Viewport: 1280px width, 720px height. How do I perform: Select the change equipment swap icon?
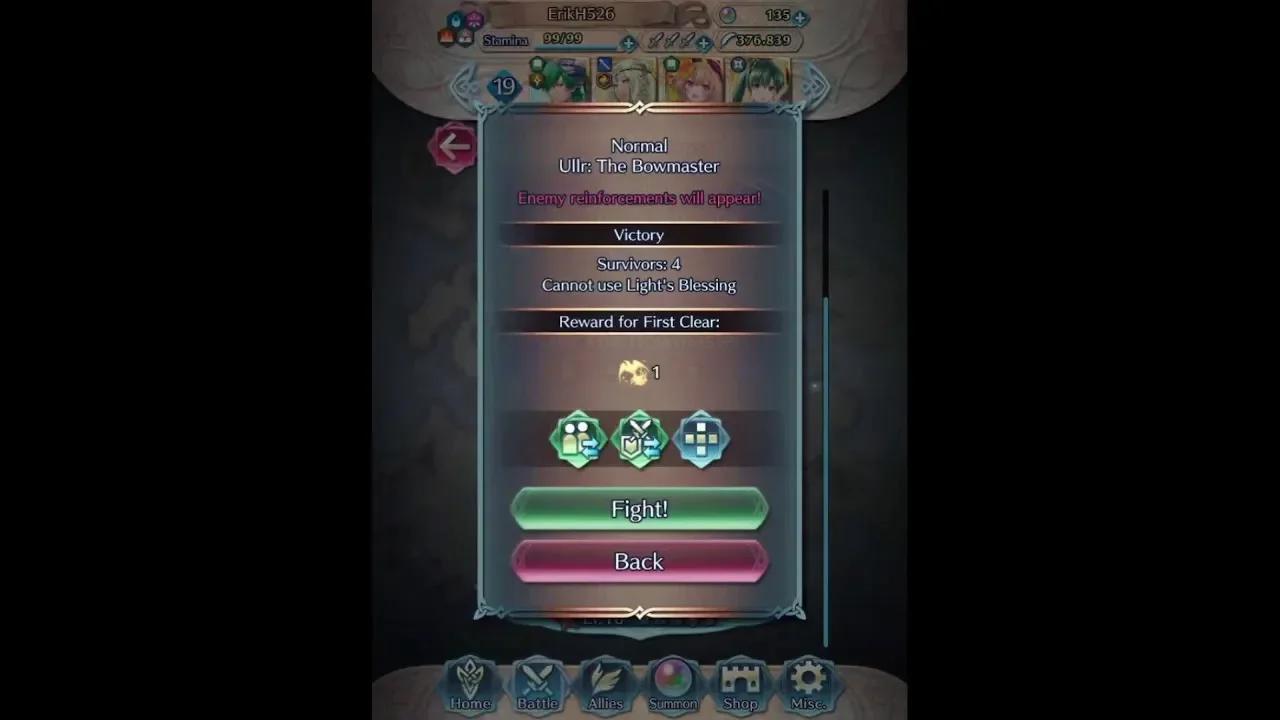click(x=639, y=439)
